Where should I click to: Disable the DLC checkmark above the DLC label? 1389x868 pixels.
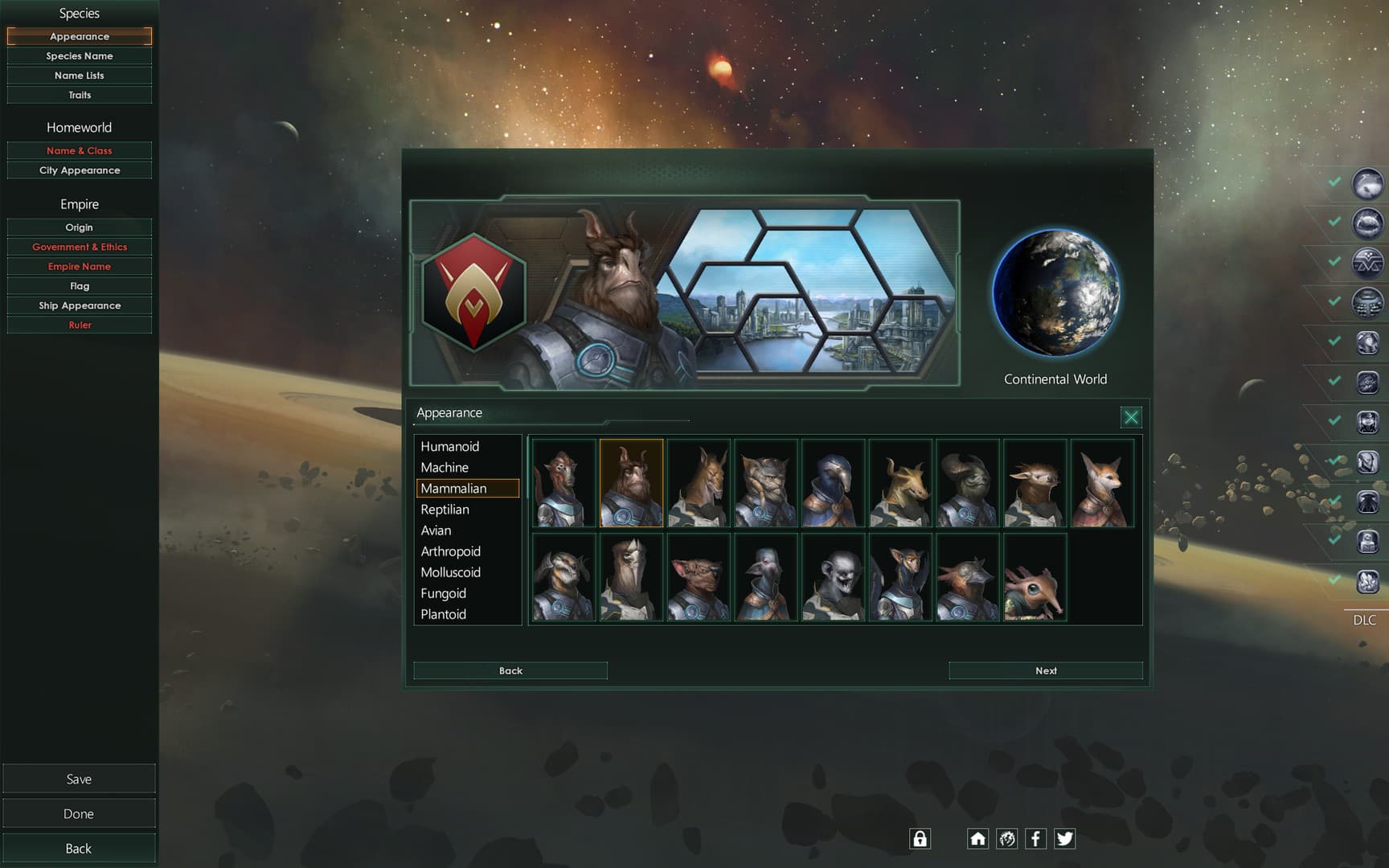(x=1336, y=580)
